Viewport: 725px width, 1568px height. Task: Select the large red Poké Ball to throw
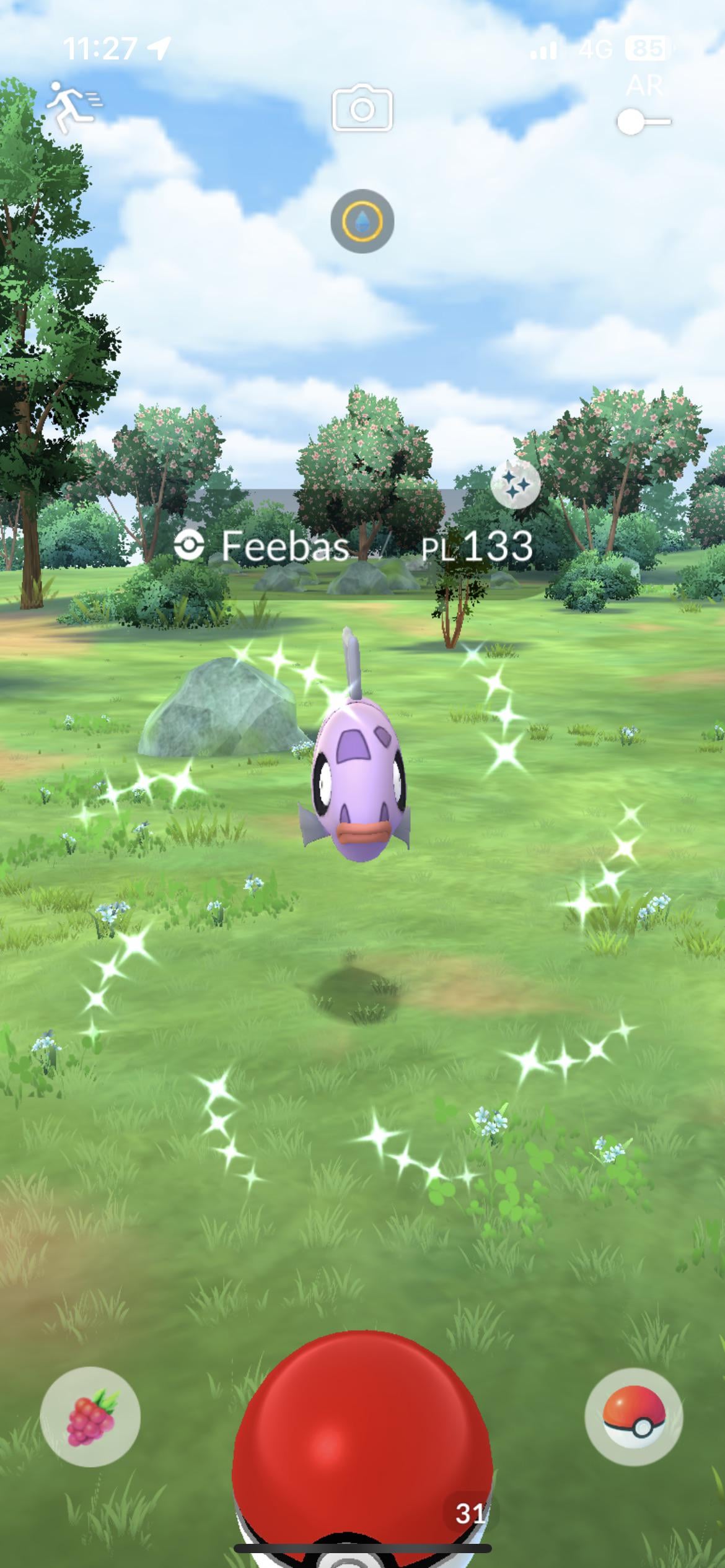point(362,1449)
